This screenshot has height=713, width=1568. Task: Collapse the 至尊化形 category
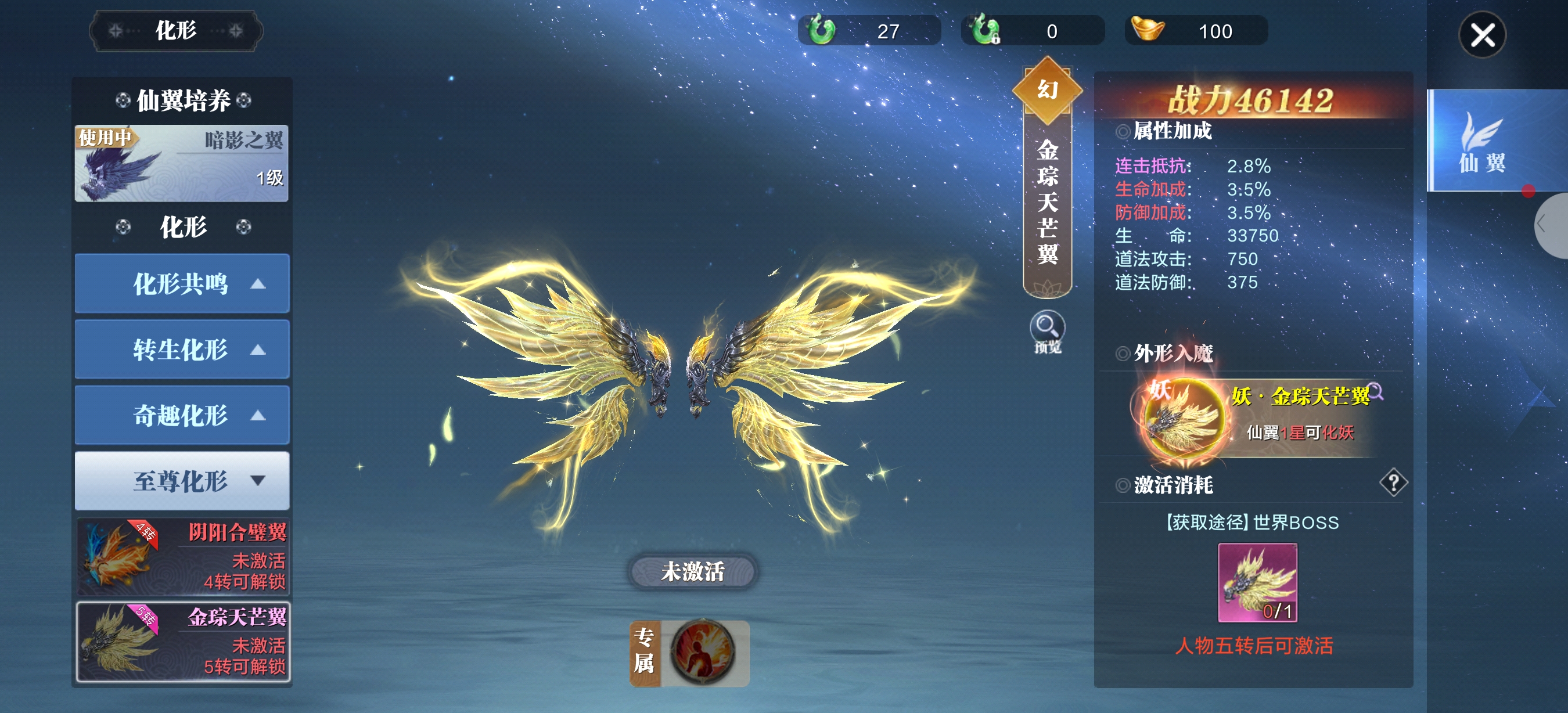click(181, 481)
